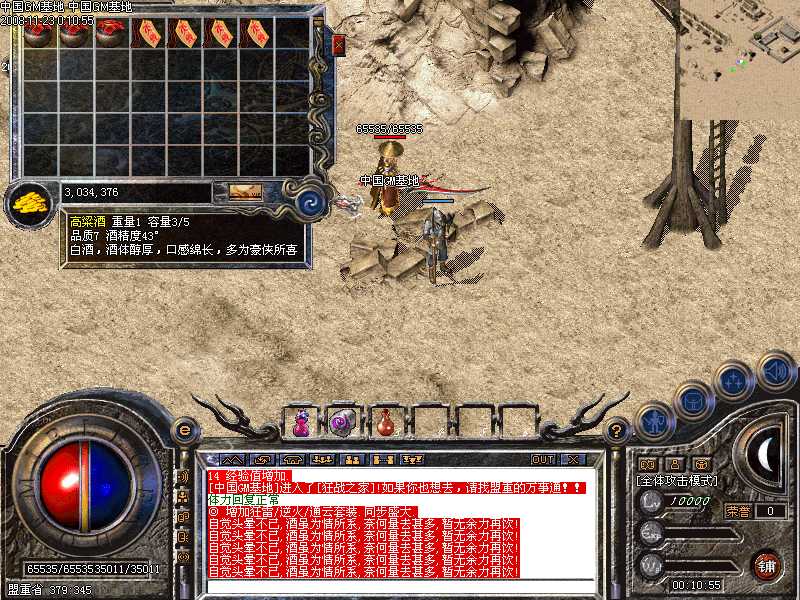Use the purple spiral scroll belt item
800x600 pixels.
click(341, 422)
